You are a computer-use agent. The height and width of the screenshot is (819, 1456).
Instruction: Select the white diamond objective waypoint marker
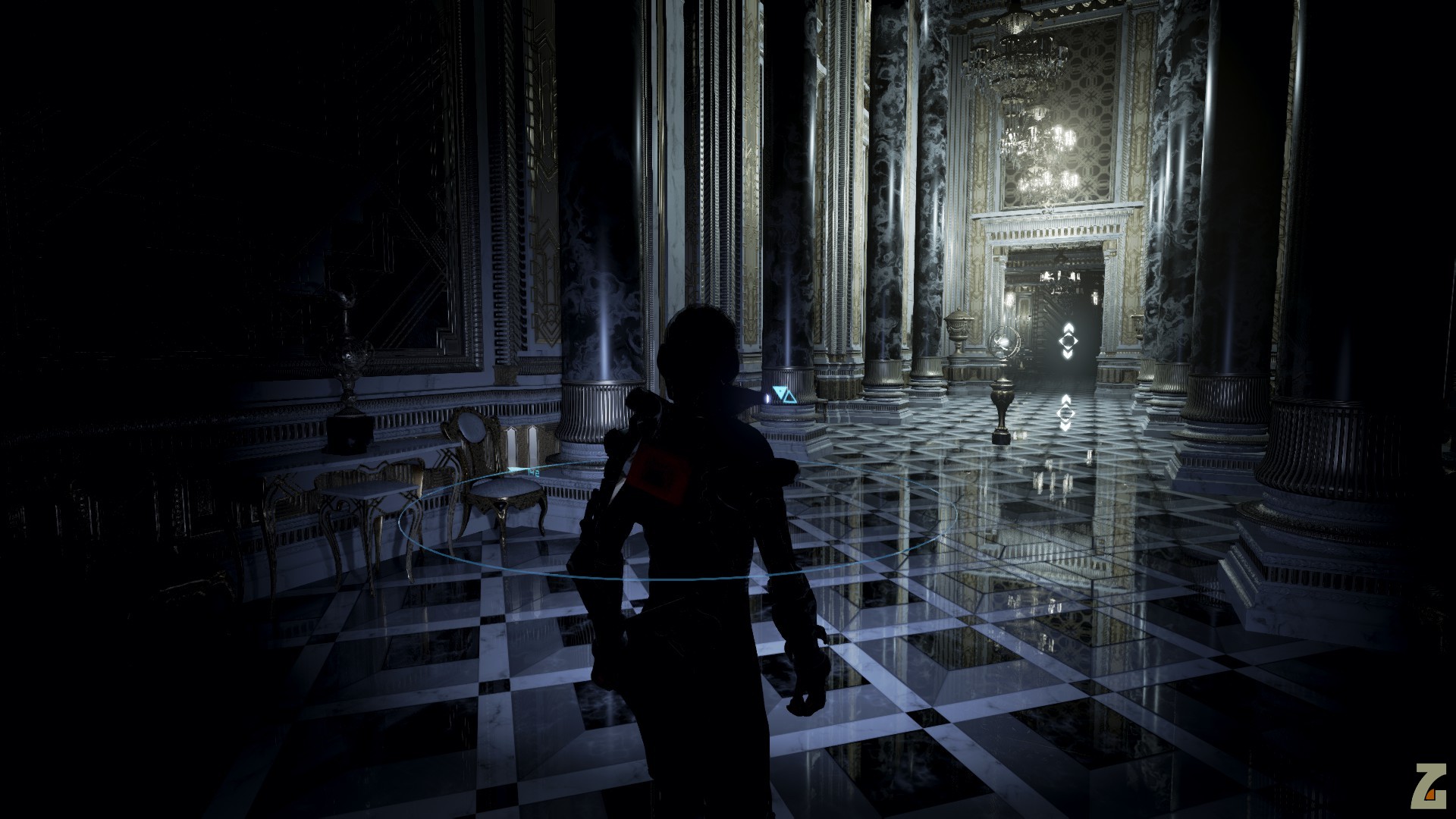point(1068,340)
